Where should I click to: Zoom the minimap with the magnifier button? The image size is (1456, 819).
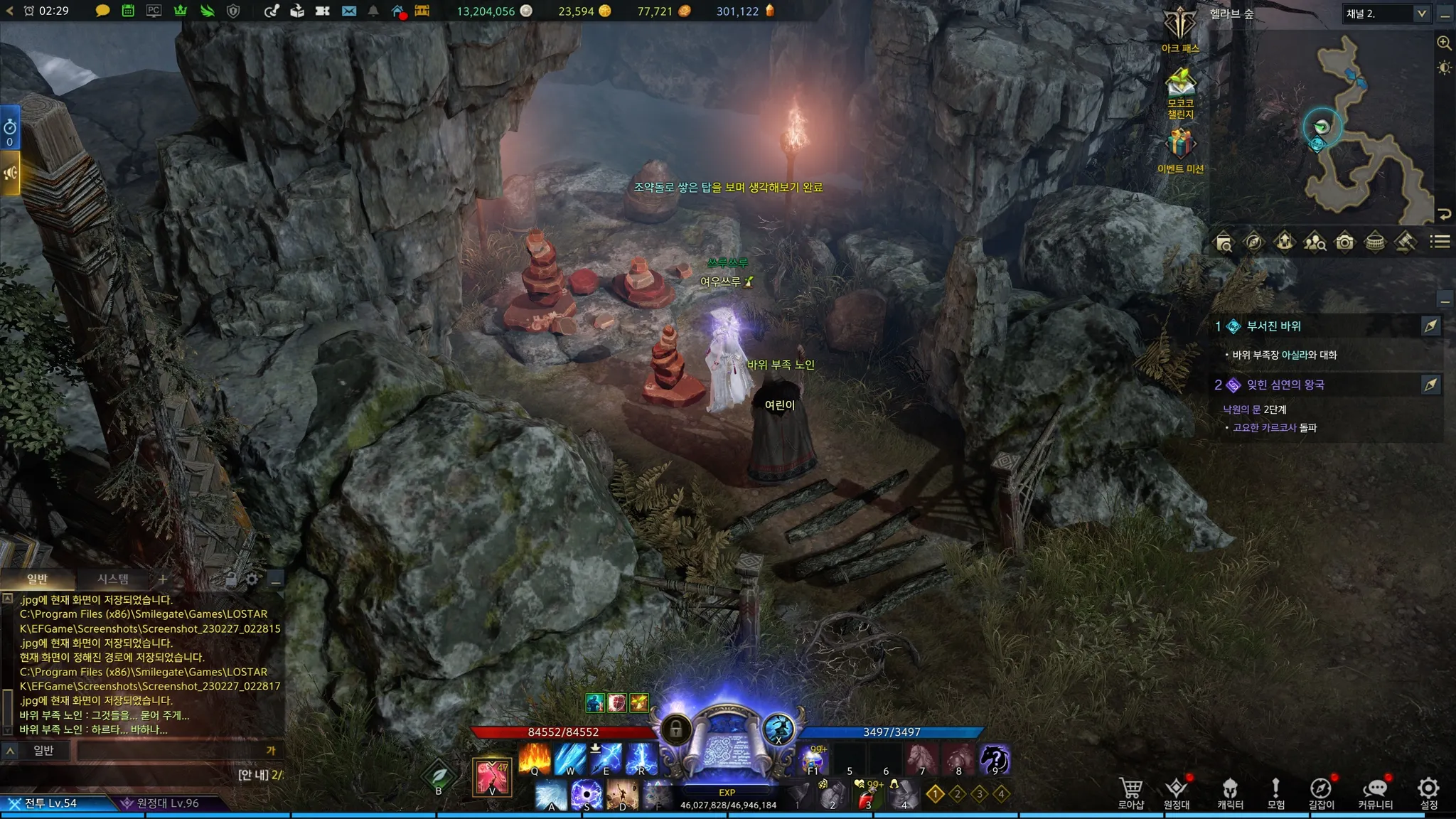pos(1444,43)
